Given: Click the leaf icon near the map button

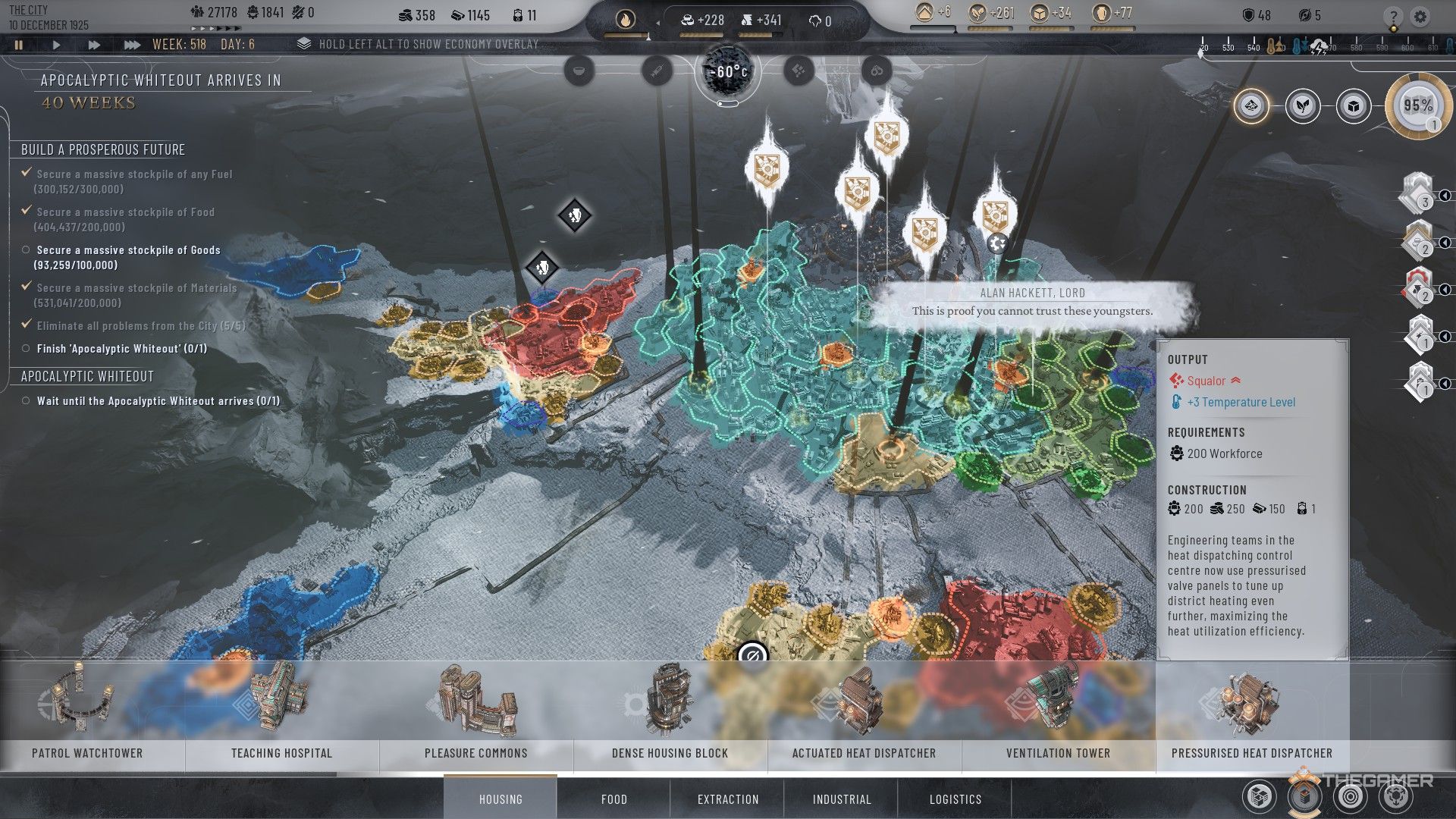Looking at the screenshot, I should [x=1302, y=106].
